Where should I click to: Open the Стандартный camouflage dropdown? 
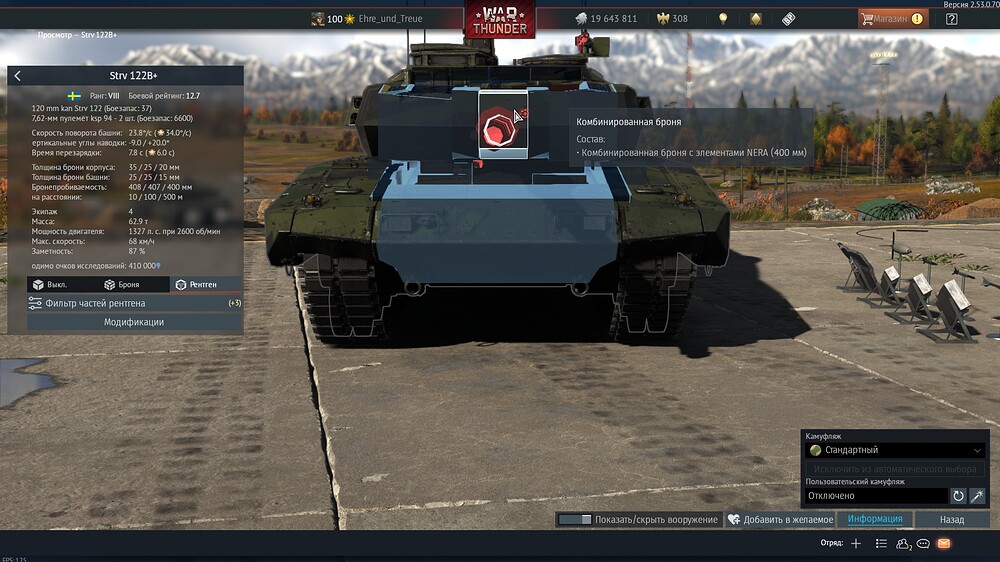click(896, 450)
